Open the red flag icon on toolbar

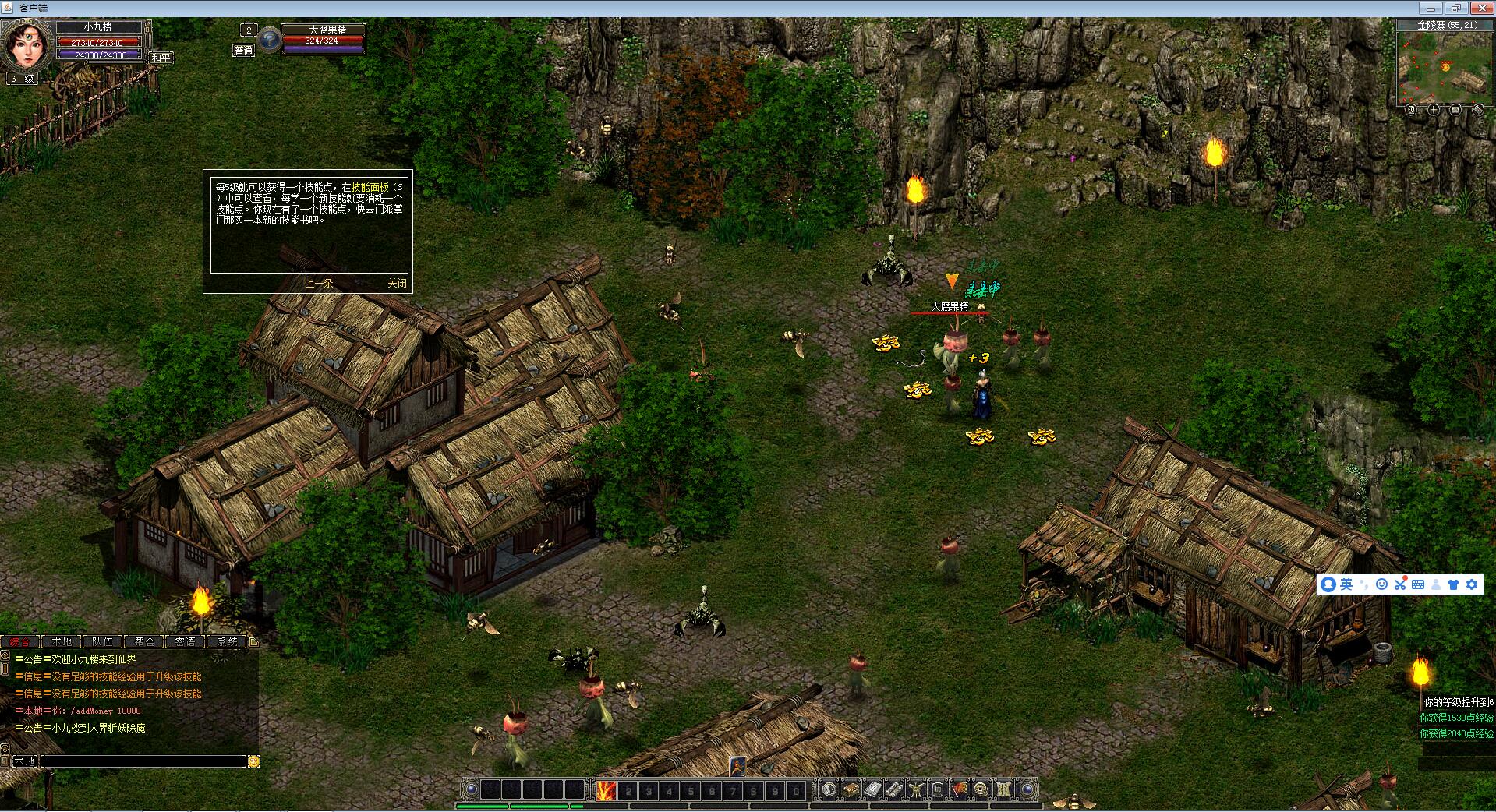pos(959,790)
